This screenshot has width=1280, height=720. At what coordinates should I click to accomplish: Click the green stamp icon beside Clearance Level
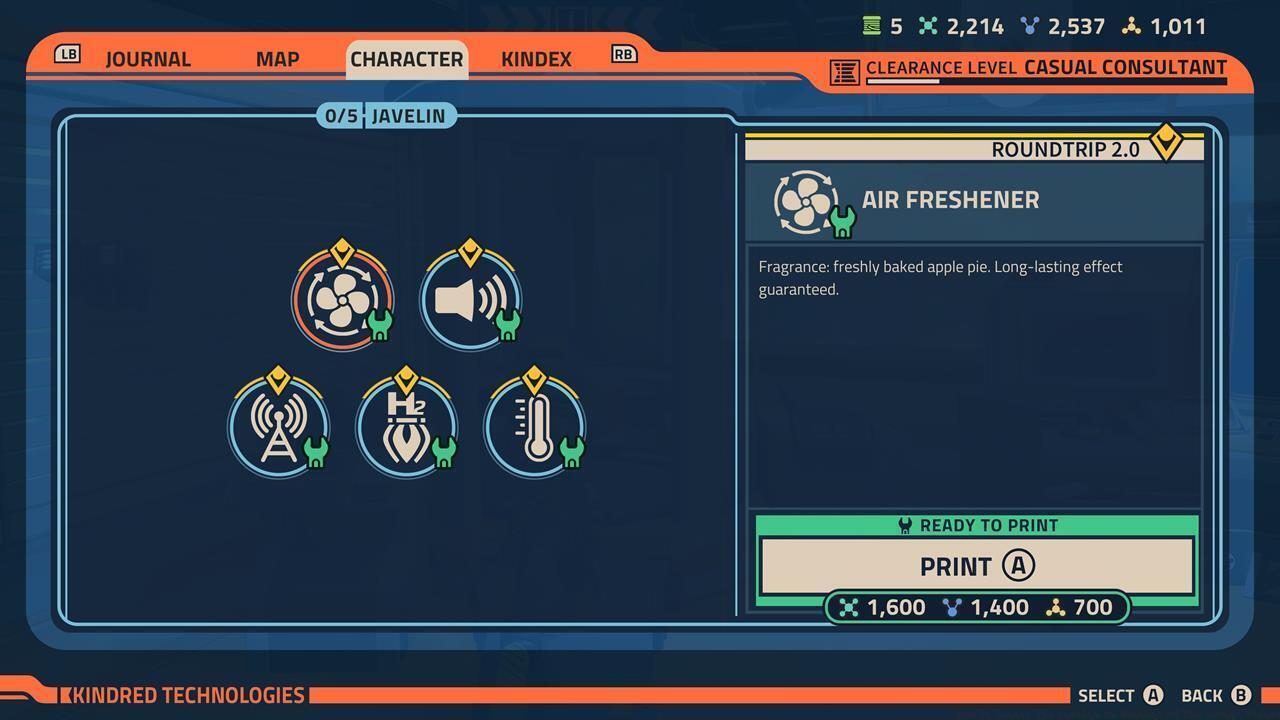843,69
